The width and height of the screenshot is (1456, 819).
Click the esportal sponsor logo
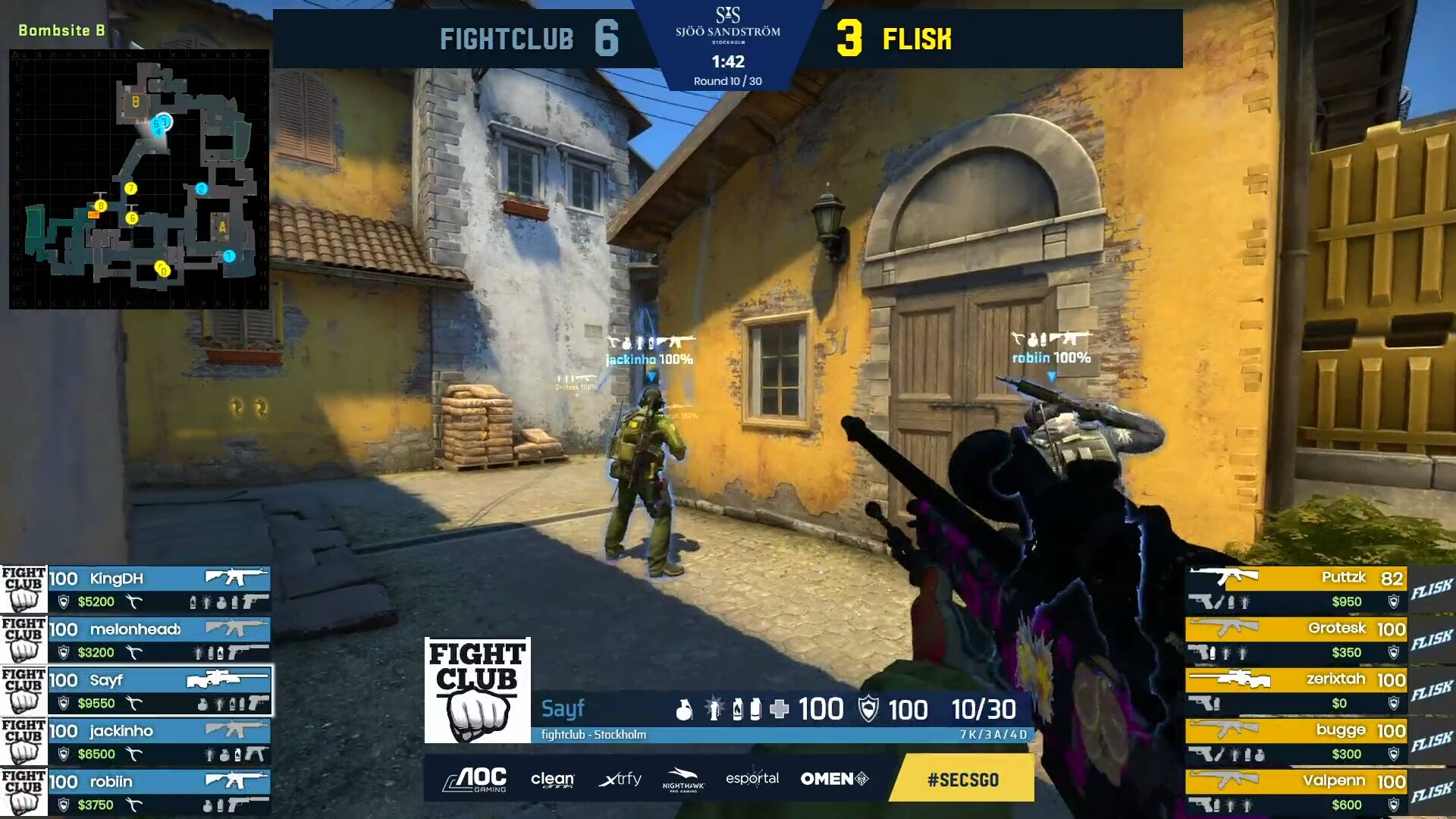(752, 779)
